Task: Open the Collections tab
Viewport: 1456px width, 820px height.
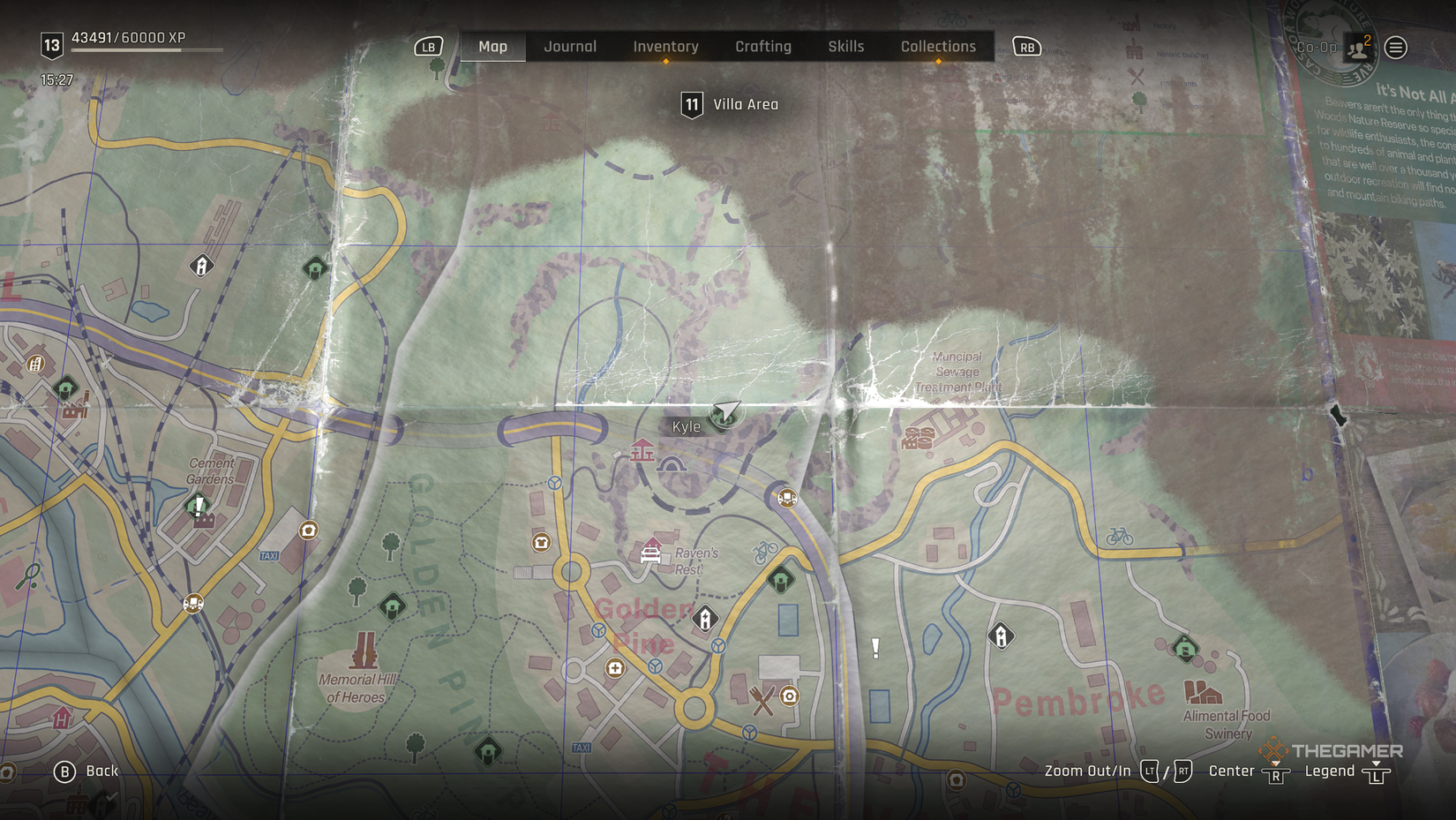Action: pos(938,47)
